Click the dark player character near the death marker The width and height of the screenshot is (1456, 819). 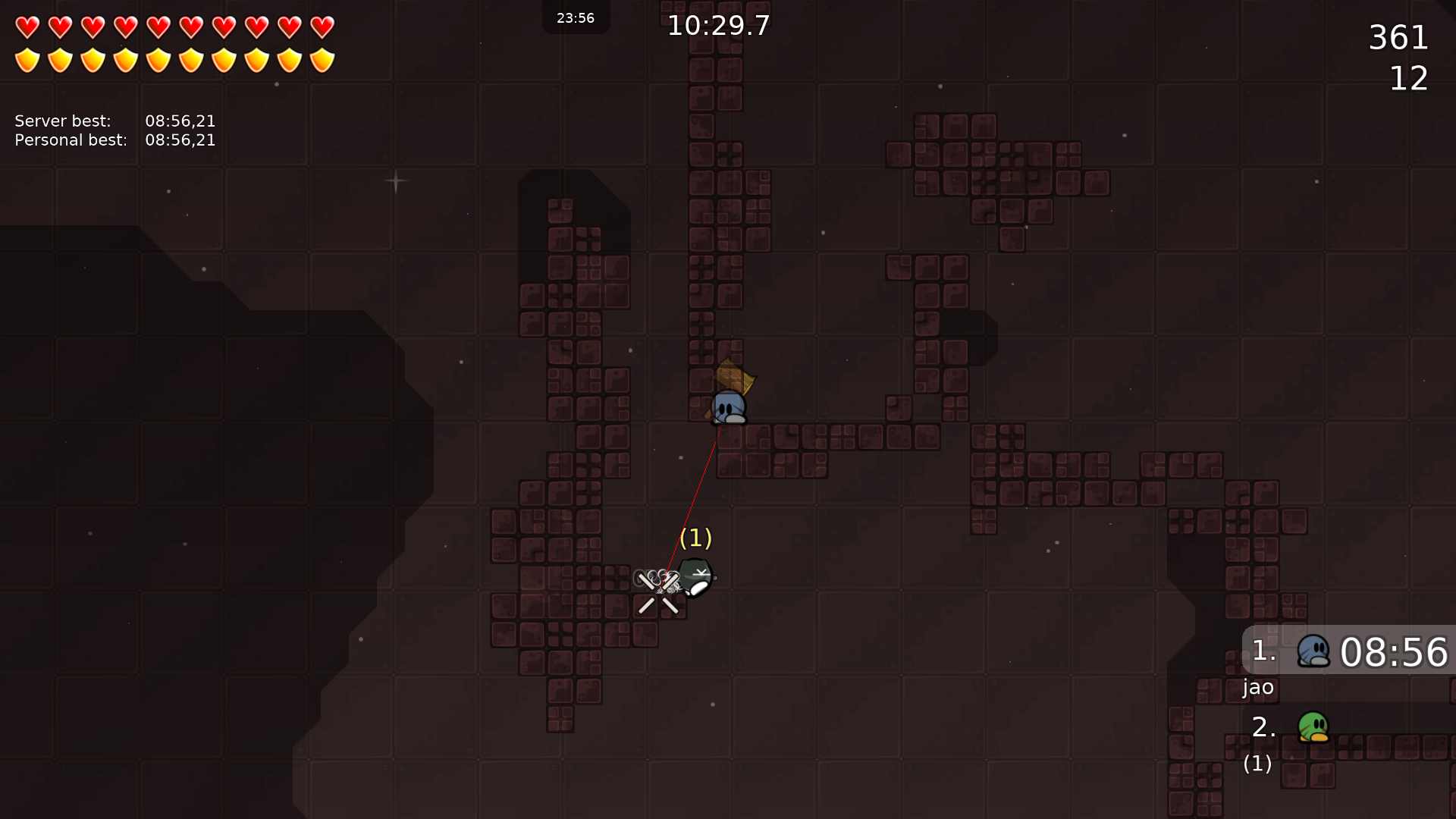(x=695, y=579)
